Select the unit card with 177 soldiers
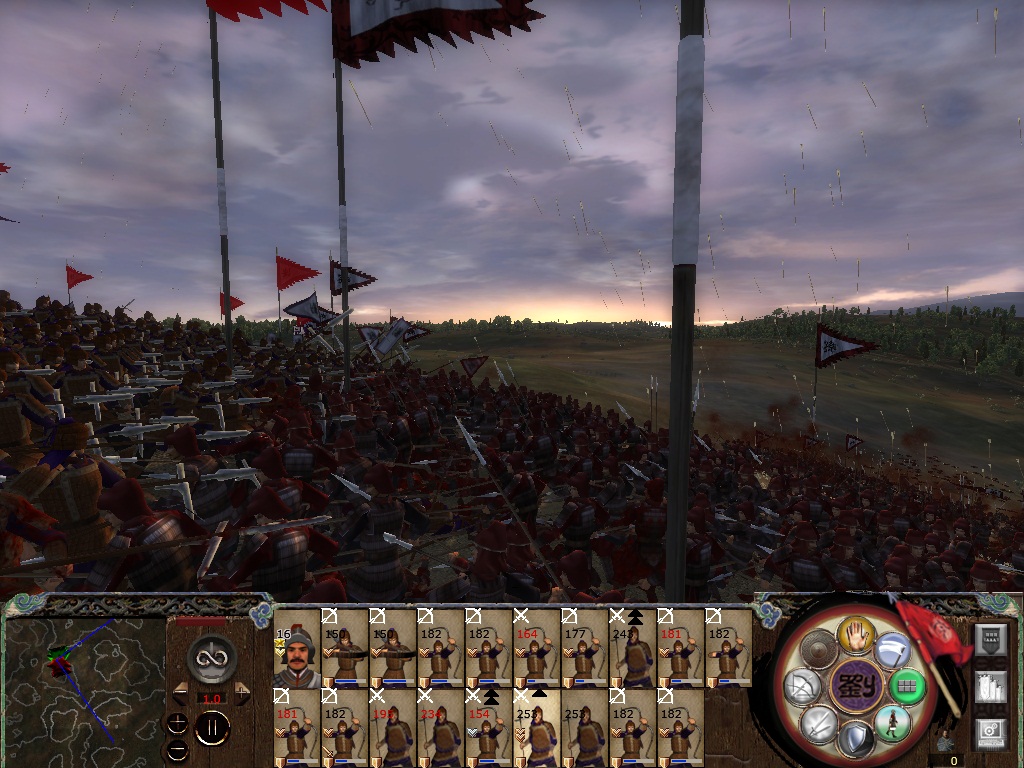 584,648
